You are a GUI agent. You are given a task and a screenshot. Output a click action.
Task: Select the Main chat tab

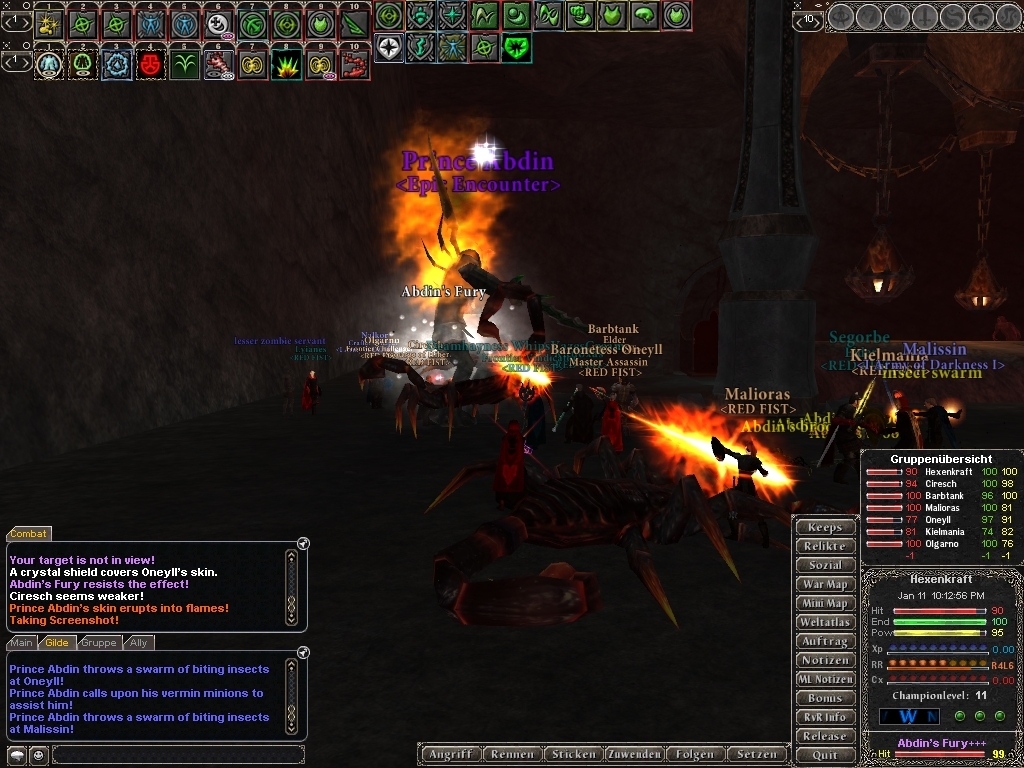[22, 643]
